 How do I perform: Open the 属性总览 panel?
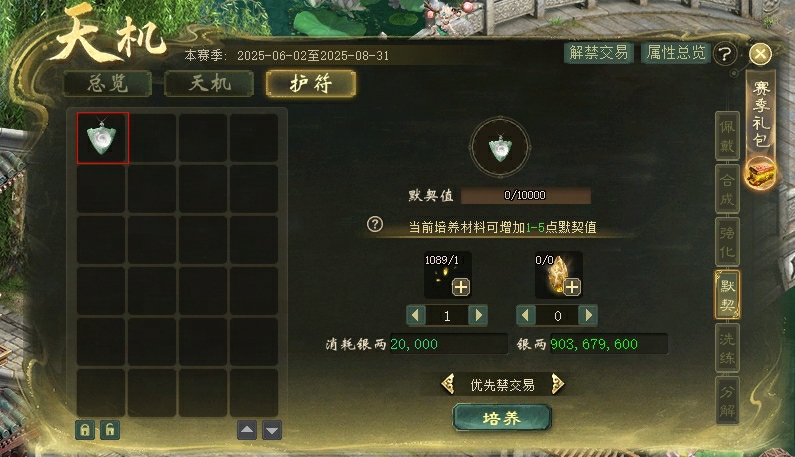(675, 53)
